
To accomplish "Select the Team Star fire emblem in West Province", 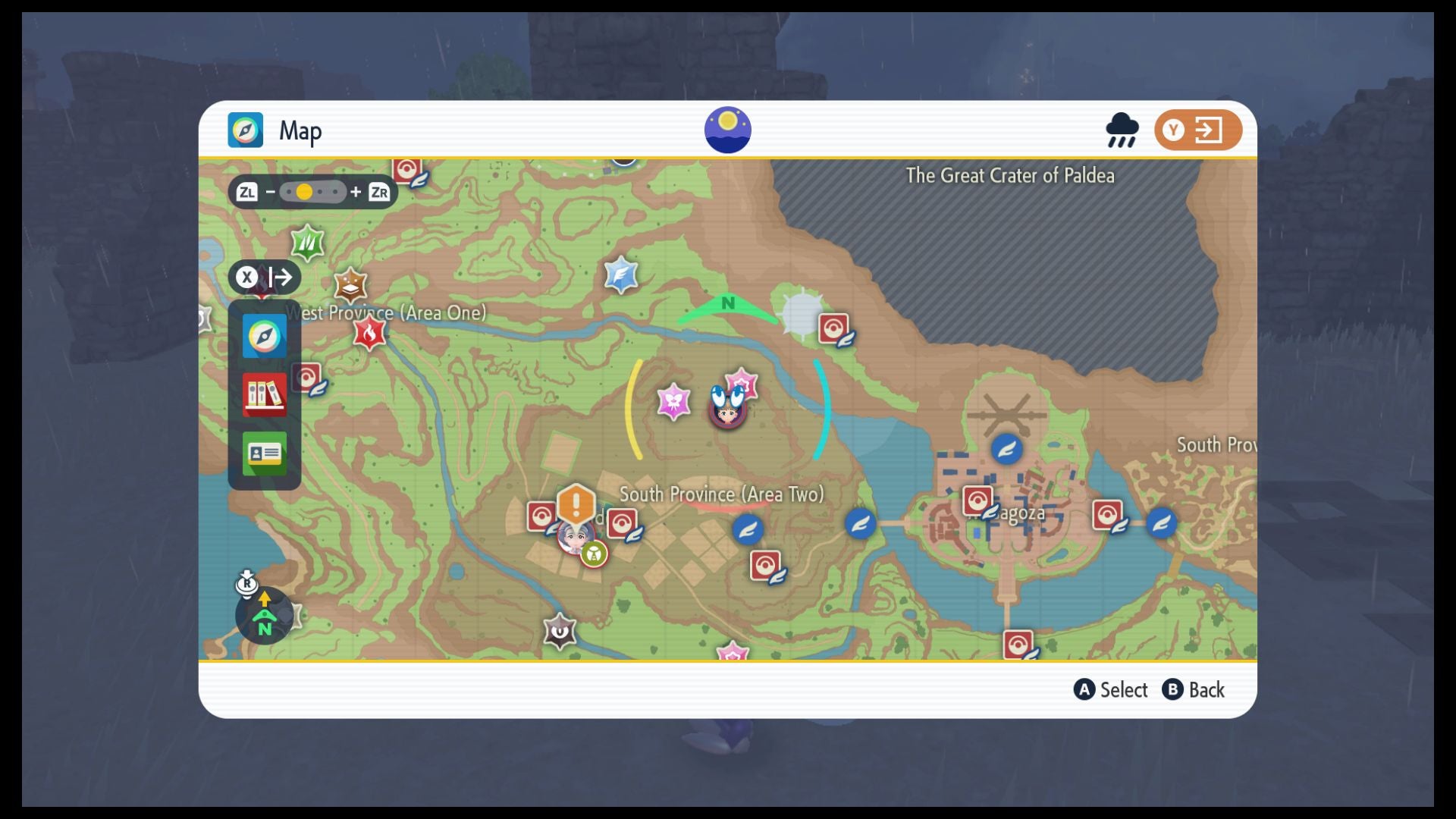I will 368,331.
